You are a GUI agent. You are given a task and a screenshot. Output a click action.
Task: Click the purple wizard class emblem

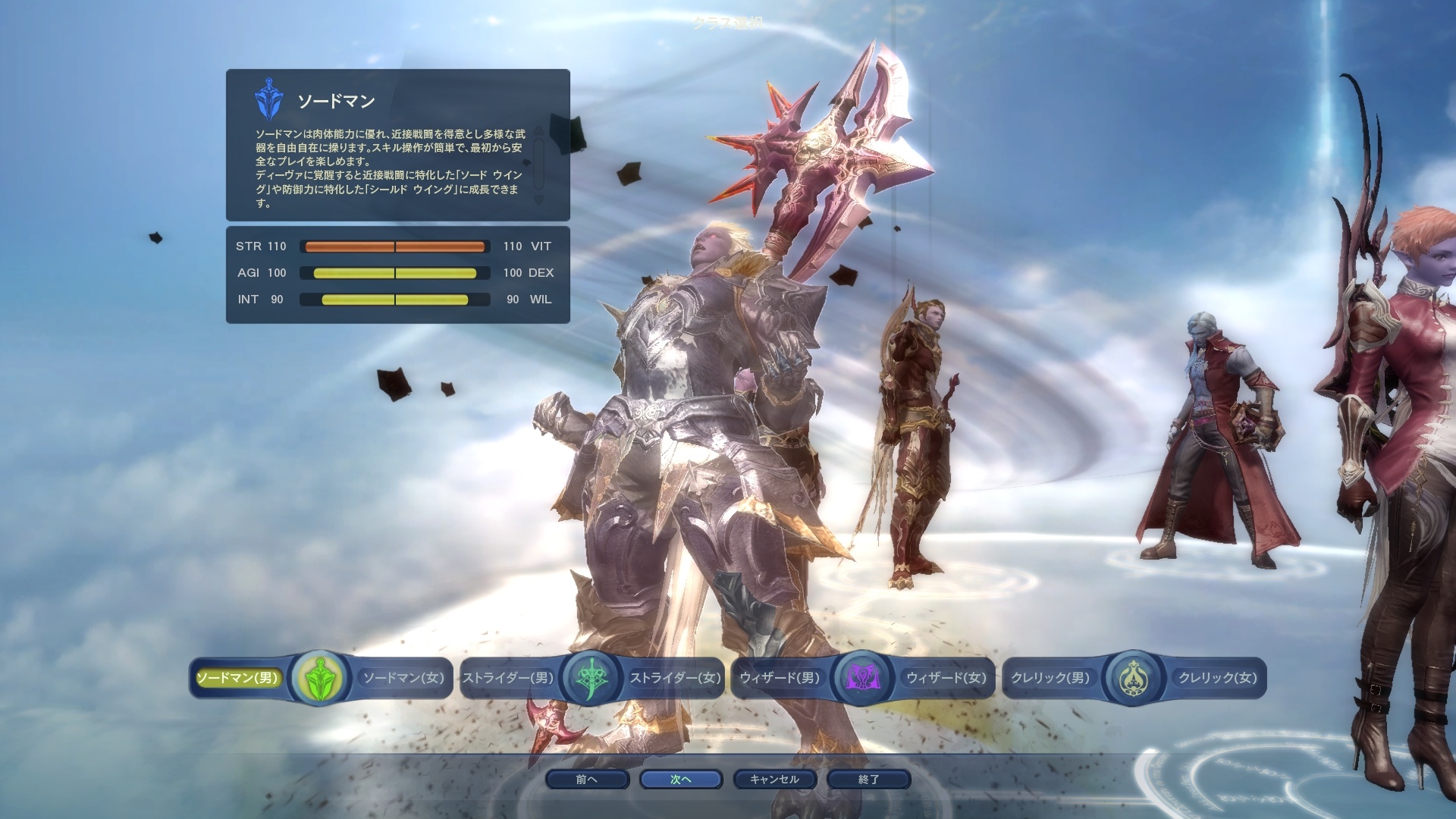[863, 678]
